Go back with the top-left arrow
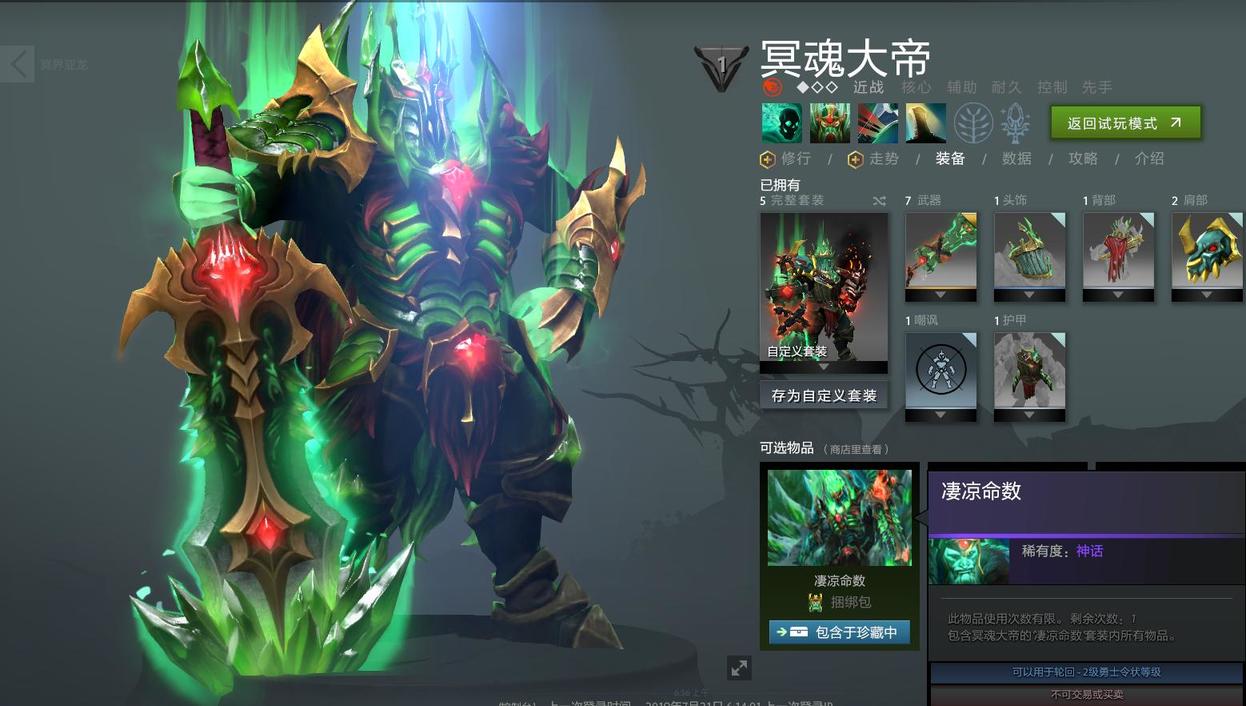1246x706 pixels. (x=18, y=65)
